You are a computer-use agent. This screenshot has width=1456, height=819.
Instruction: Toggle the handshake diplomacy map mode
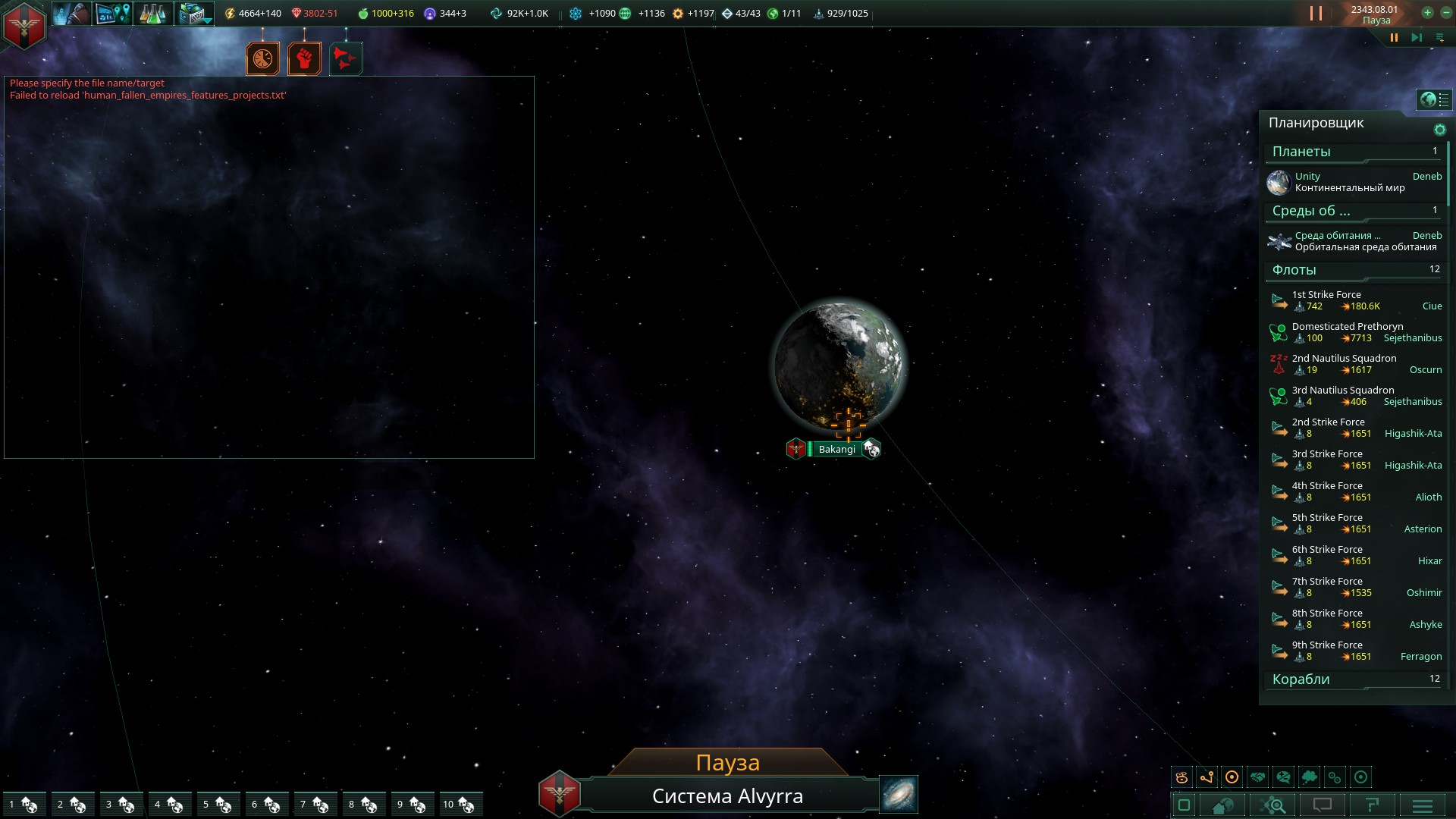[x=1257, y=777]
